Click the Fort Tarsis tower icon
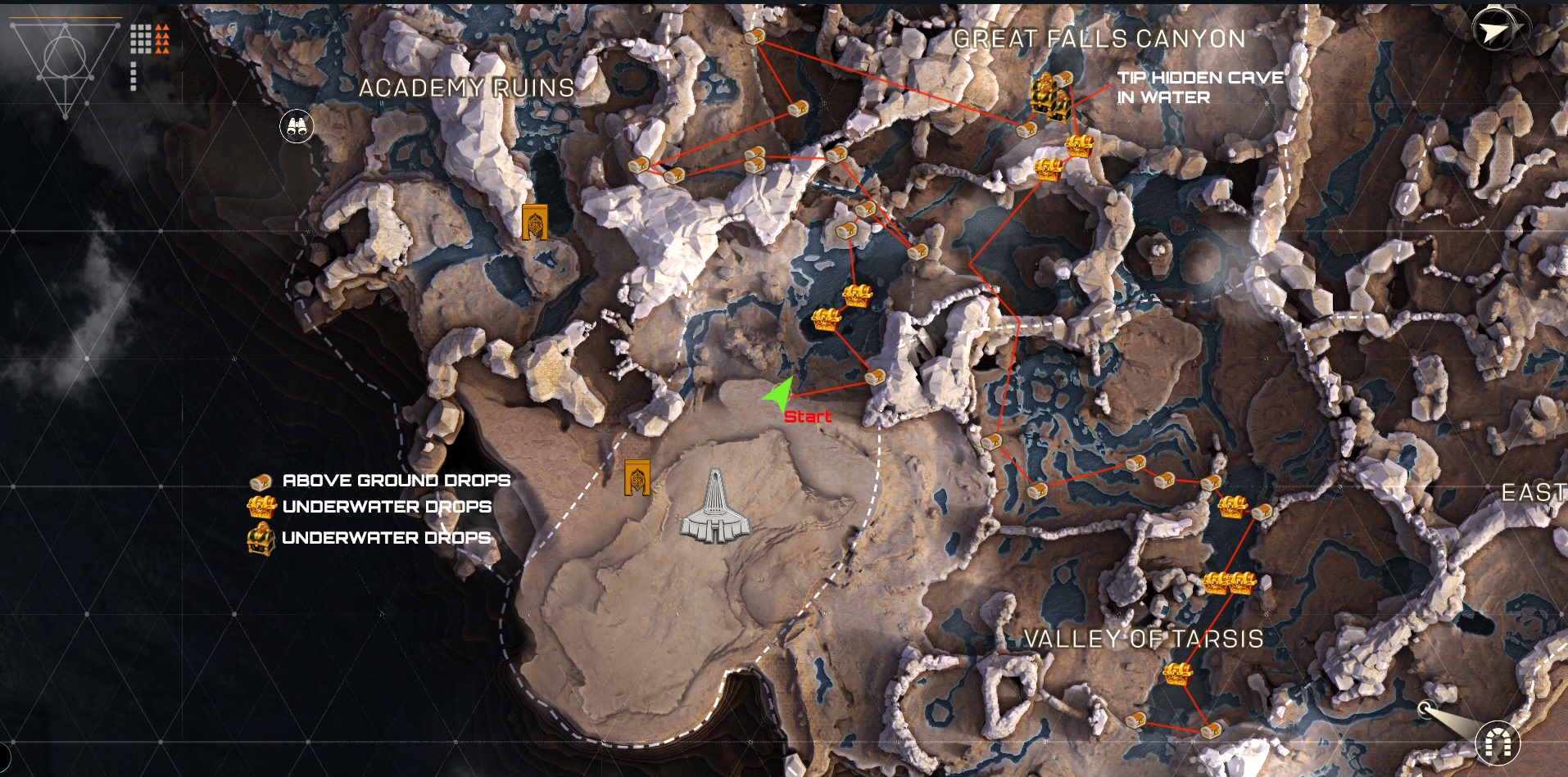The width and height of the screenshot is (1568, 777). (715, 508)
